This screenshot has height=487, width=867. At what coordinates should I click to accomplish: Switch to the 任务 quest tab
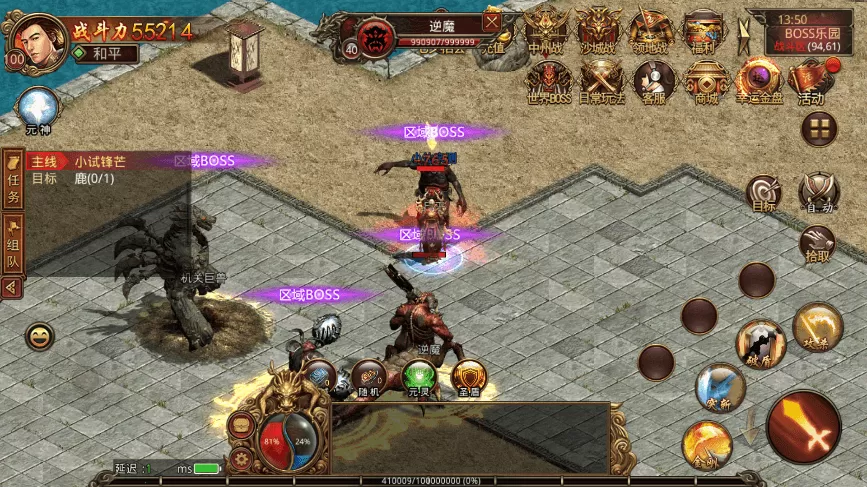click(x=14, y=181)
